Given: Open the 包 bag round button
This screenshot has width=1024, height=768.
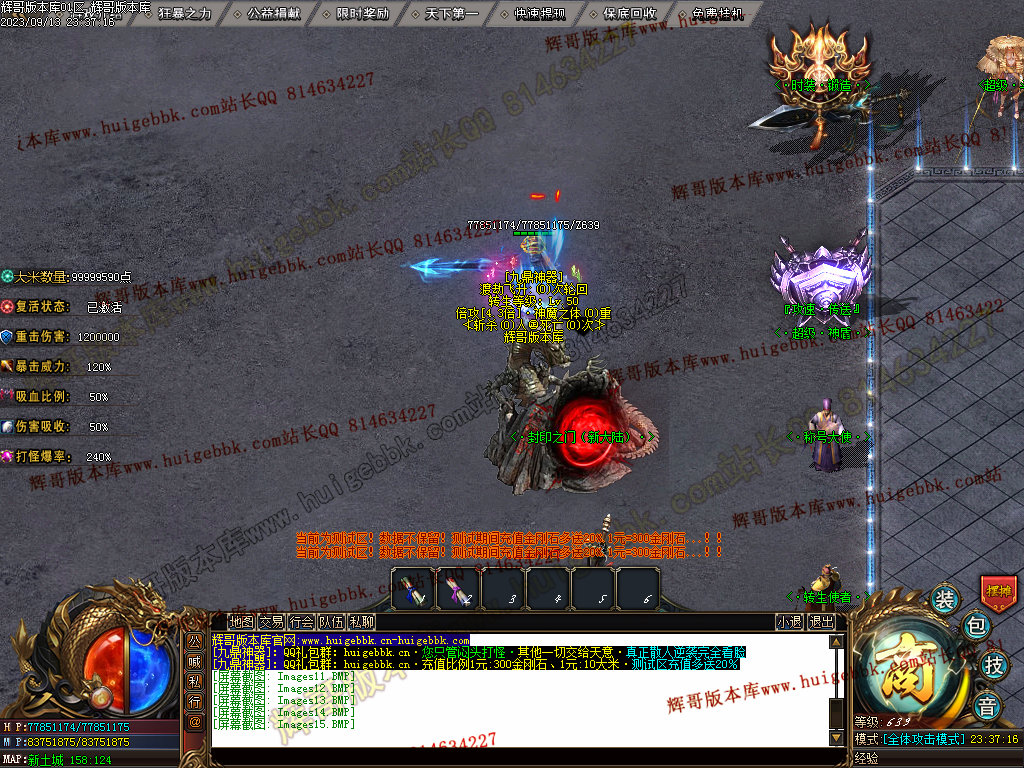Looking at the screenshot, I should pyautogui.click(x=977, y=627).
